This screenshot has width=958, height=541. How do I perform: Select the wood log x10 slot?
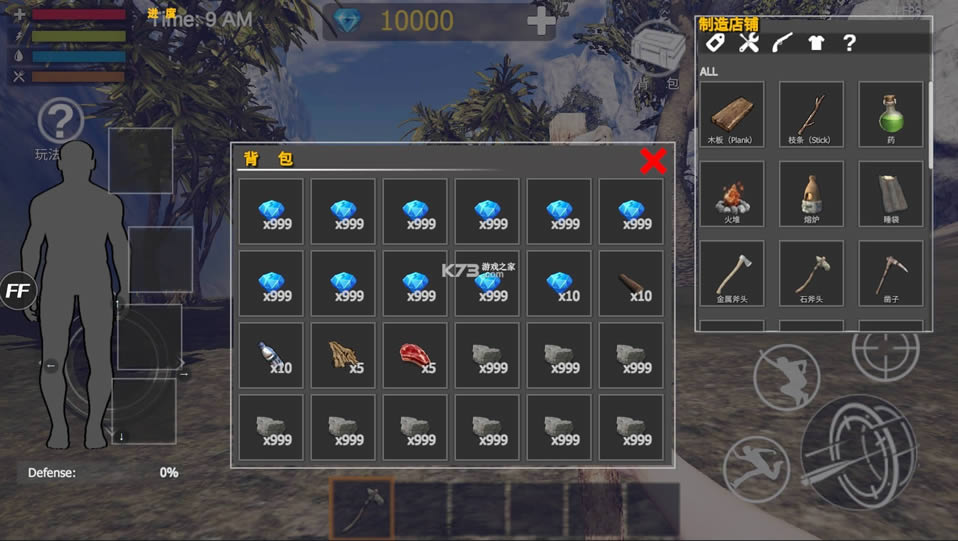(631, 283)
